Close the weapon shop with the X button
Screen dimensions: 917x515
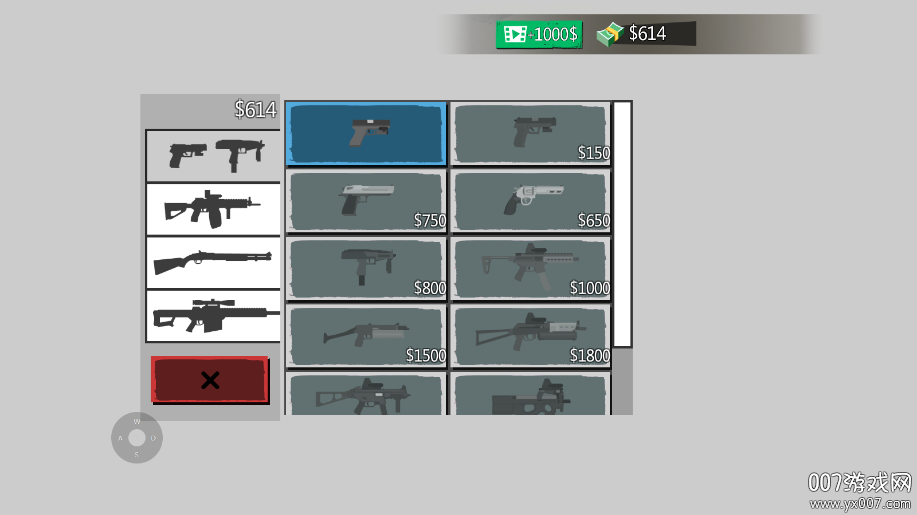(210, 380)
